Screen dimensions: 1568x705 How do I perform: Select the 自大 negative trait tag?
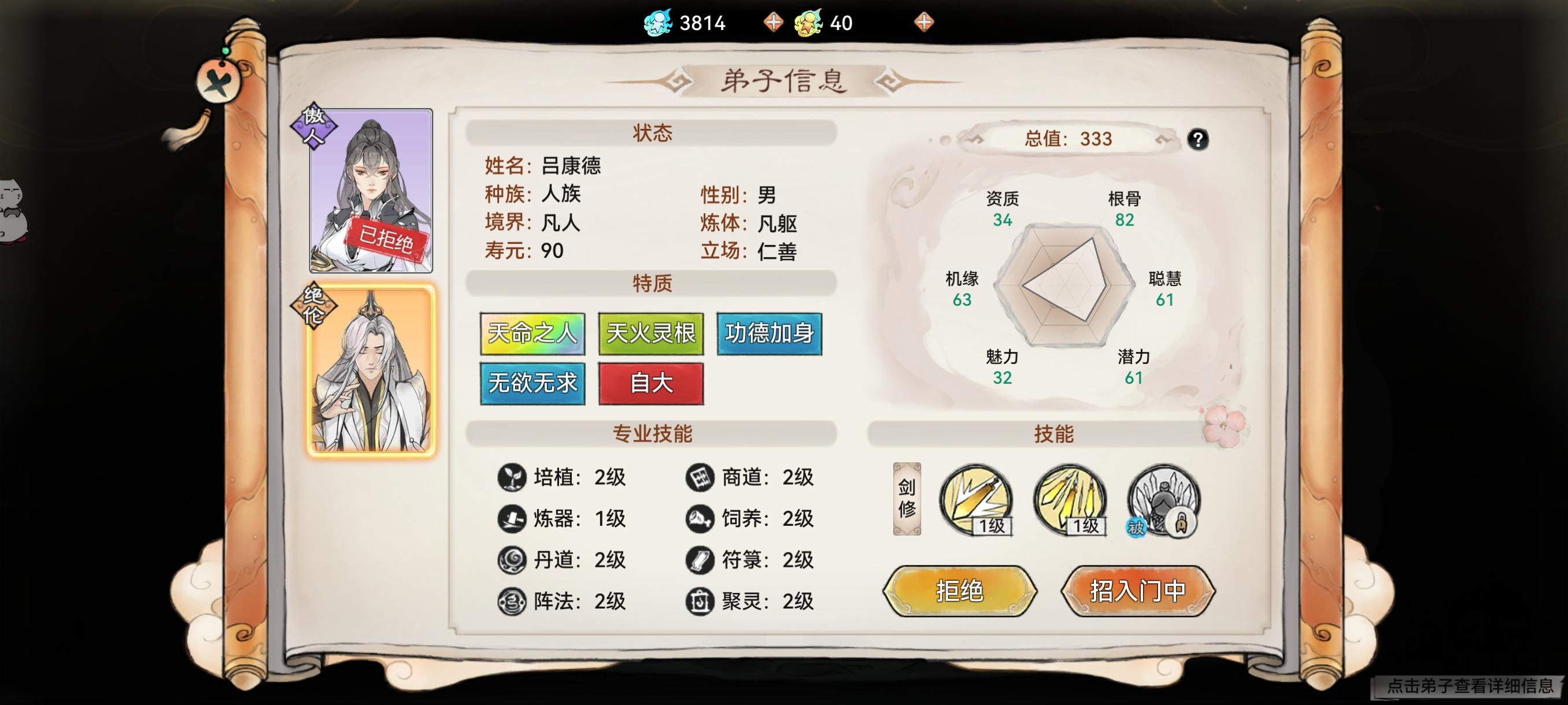pos(651,383)
